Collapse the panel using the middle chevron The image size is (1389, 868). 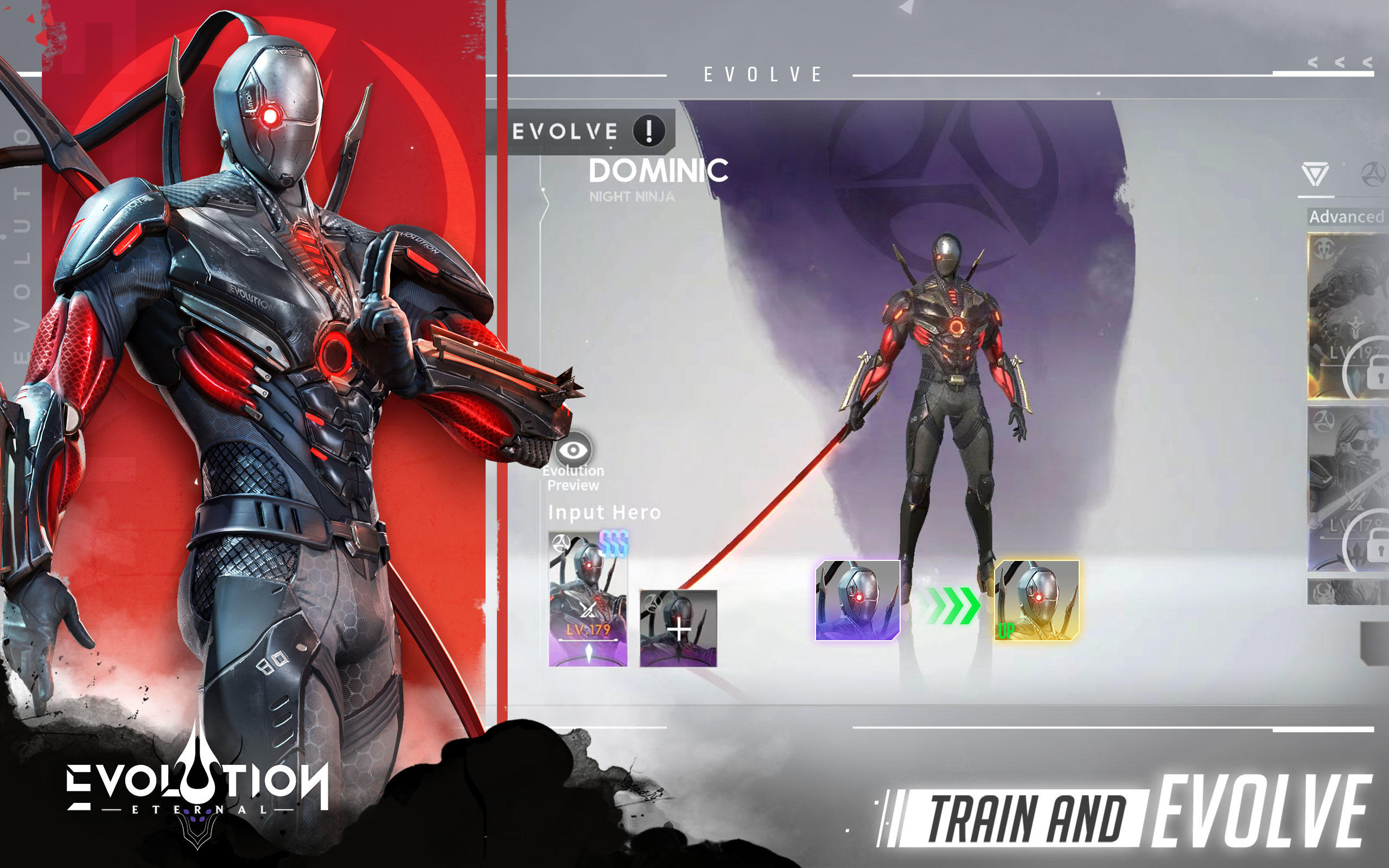(x=1340, y=63)
